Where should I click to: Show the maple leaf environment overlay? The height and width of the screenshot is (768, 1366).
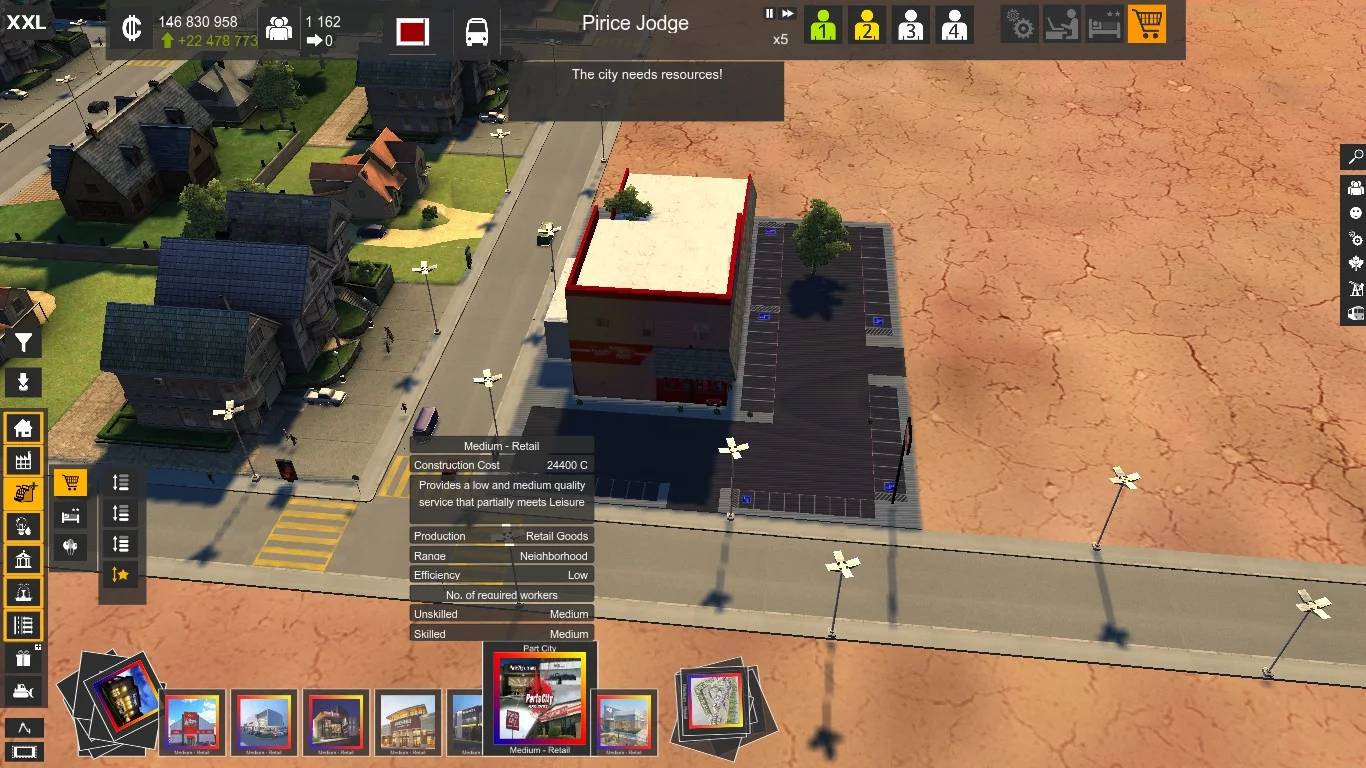[x=1355, y=264]
